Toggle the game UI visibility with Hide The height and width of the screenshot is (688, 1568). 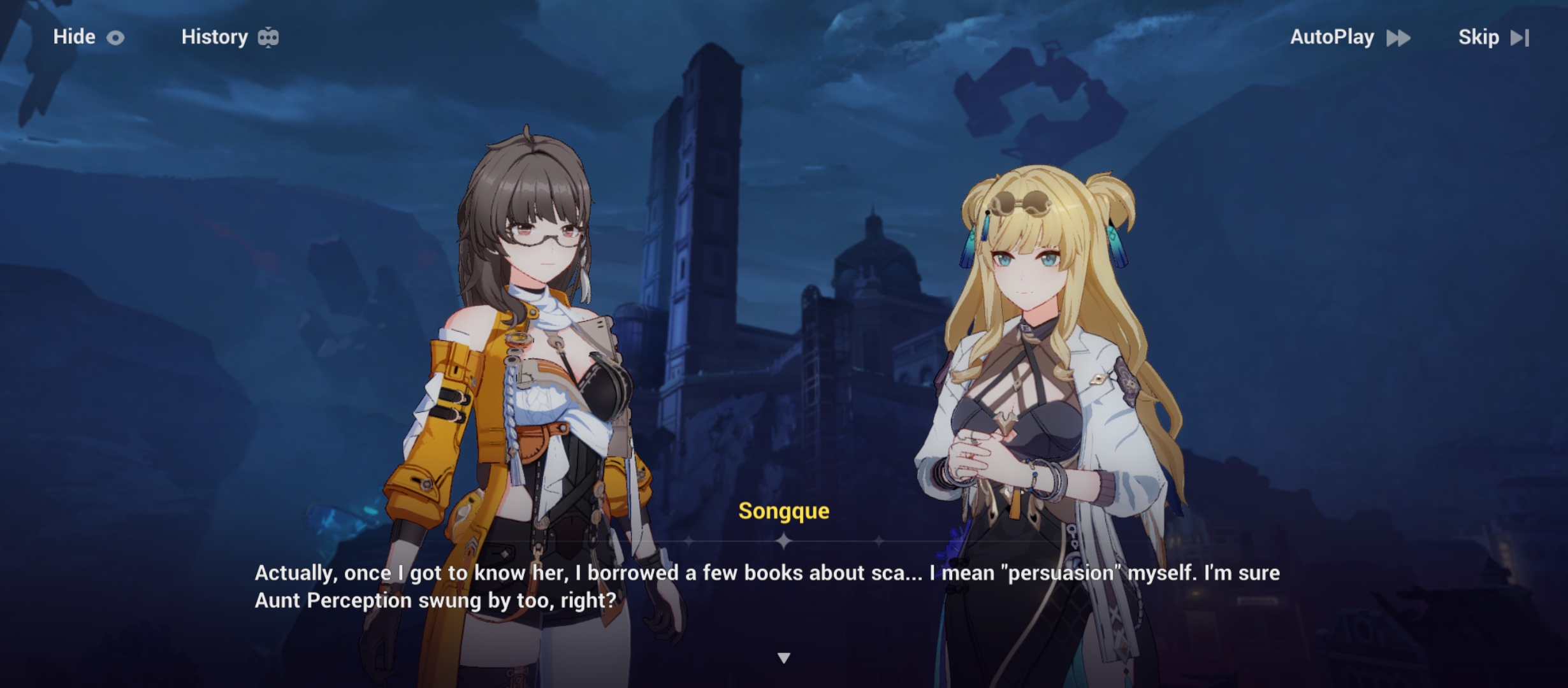[x=73, y=36]
